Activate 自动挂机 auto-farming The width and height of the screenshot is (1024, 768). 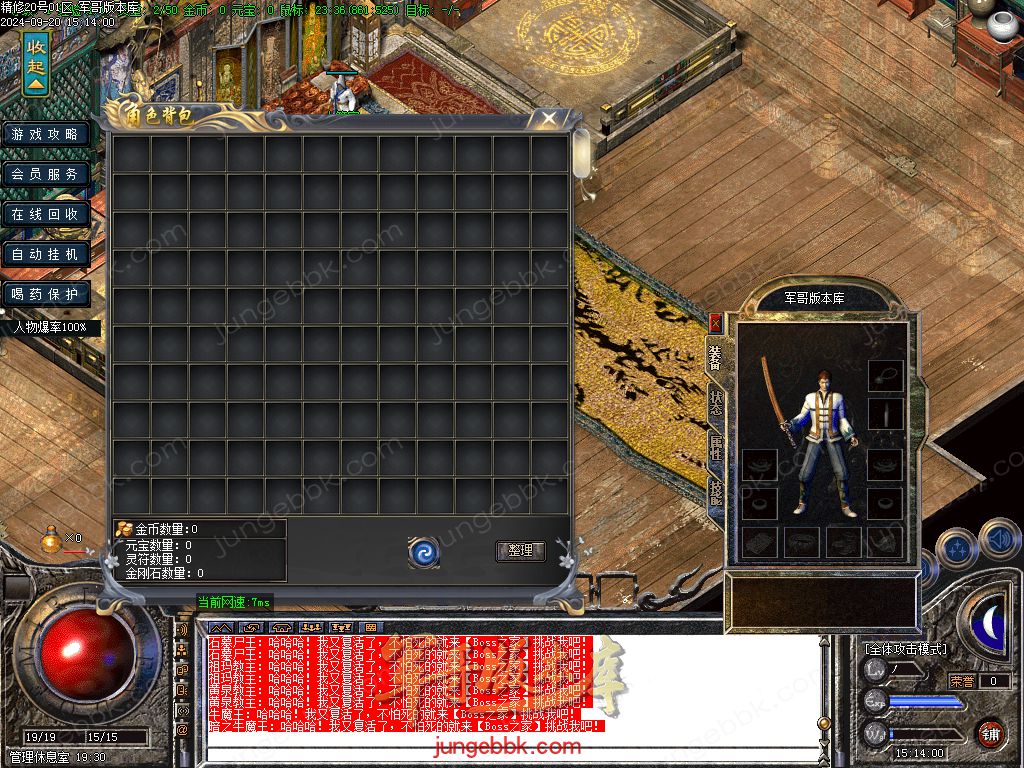[45, 254]
